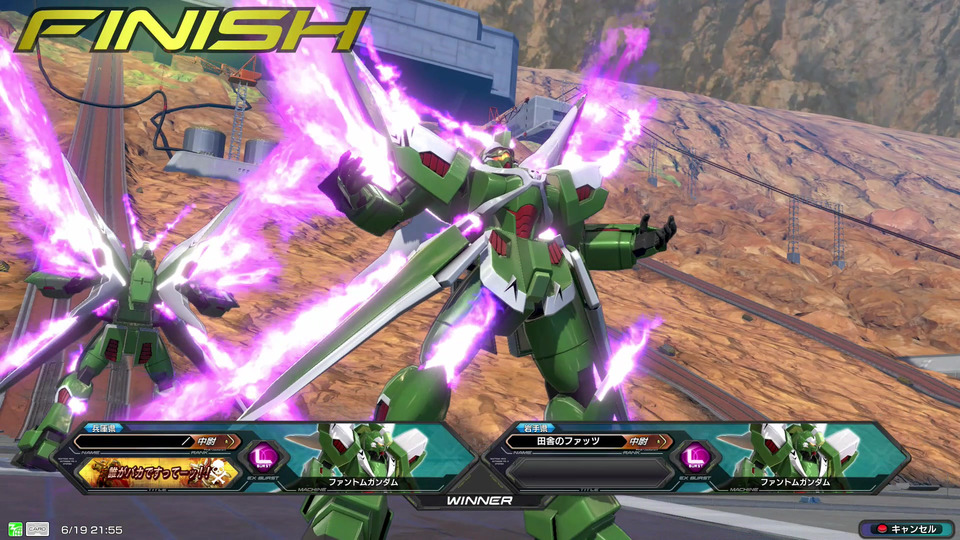Click the キャンセル cancel button
This screenshot has height=540, width=960.
click(x=906, y=529)
